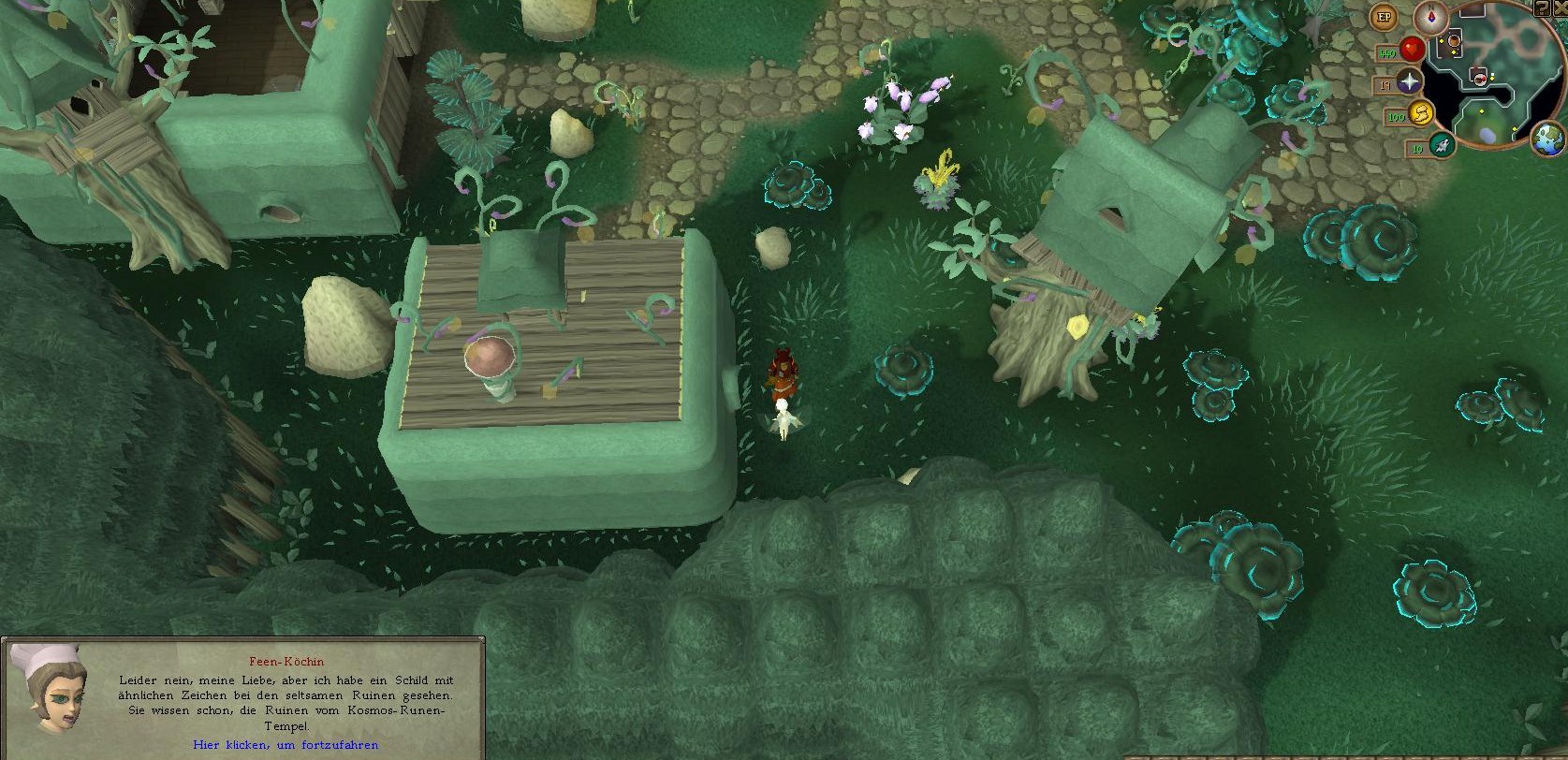Open the question mark help button
Screen dimensions: 1568x760
1542,7
